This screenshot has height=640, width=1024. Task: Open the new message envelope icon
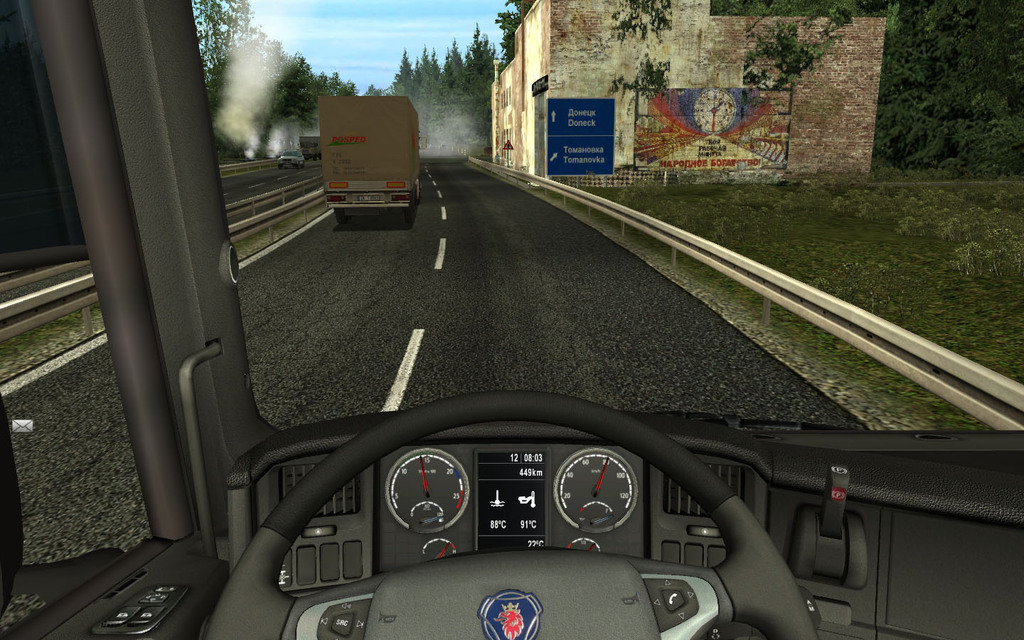22,425
